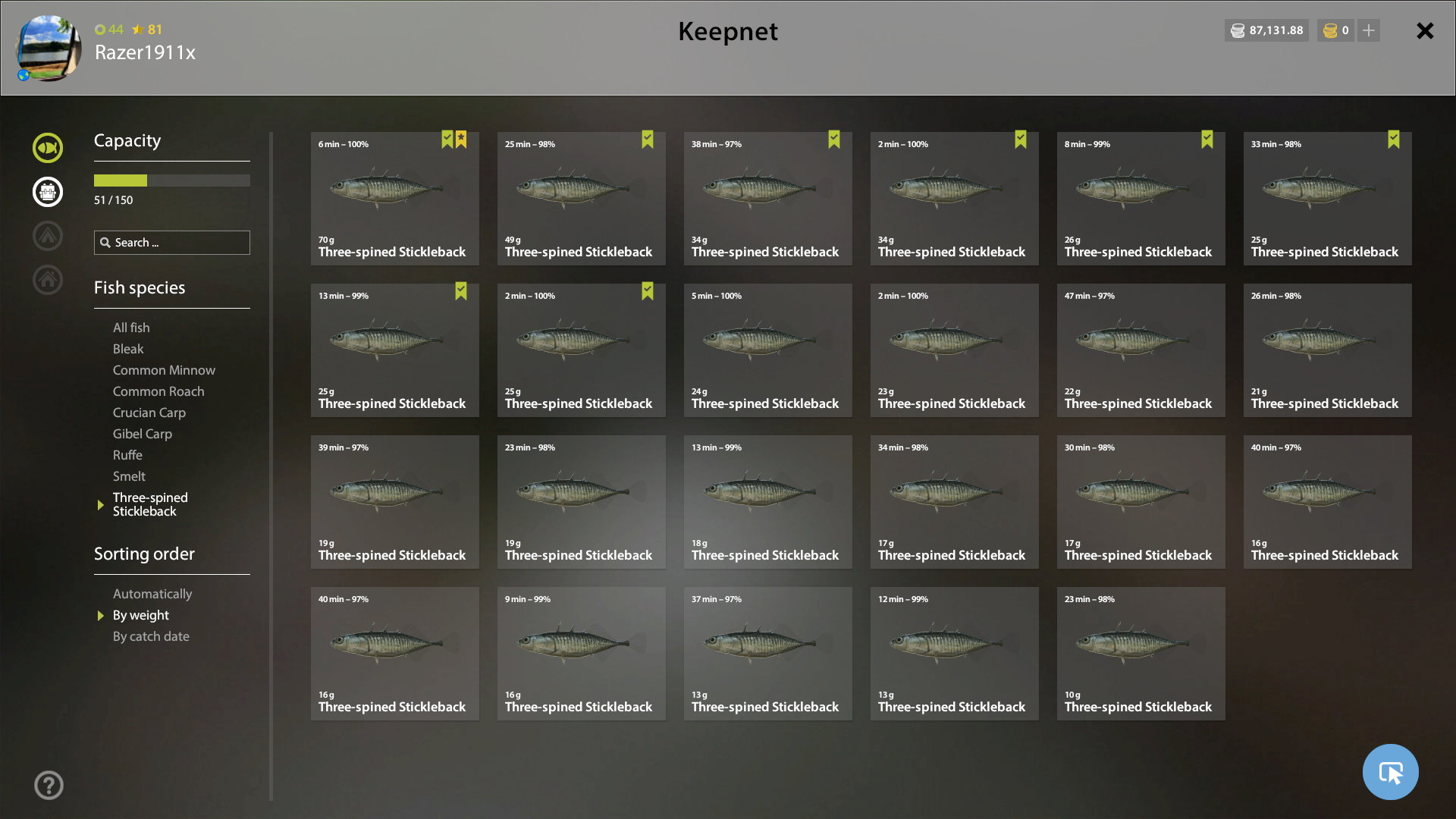Click the blue cursor selection button
The height and width of the screenshot is (819, 1456).
(1390, 772)
